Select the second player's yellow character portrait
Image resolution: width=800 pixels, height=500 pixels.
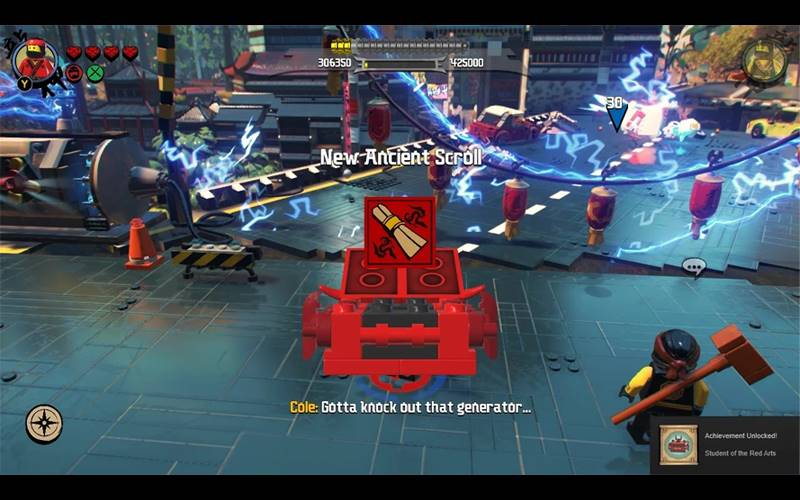(763, 60)
